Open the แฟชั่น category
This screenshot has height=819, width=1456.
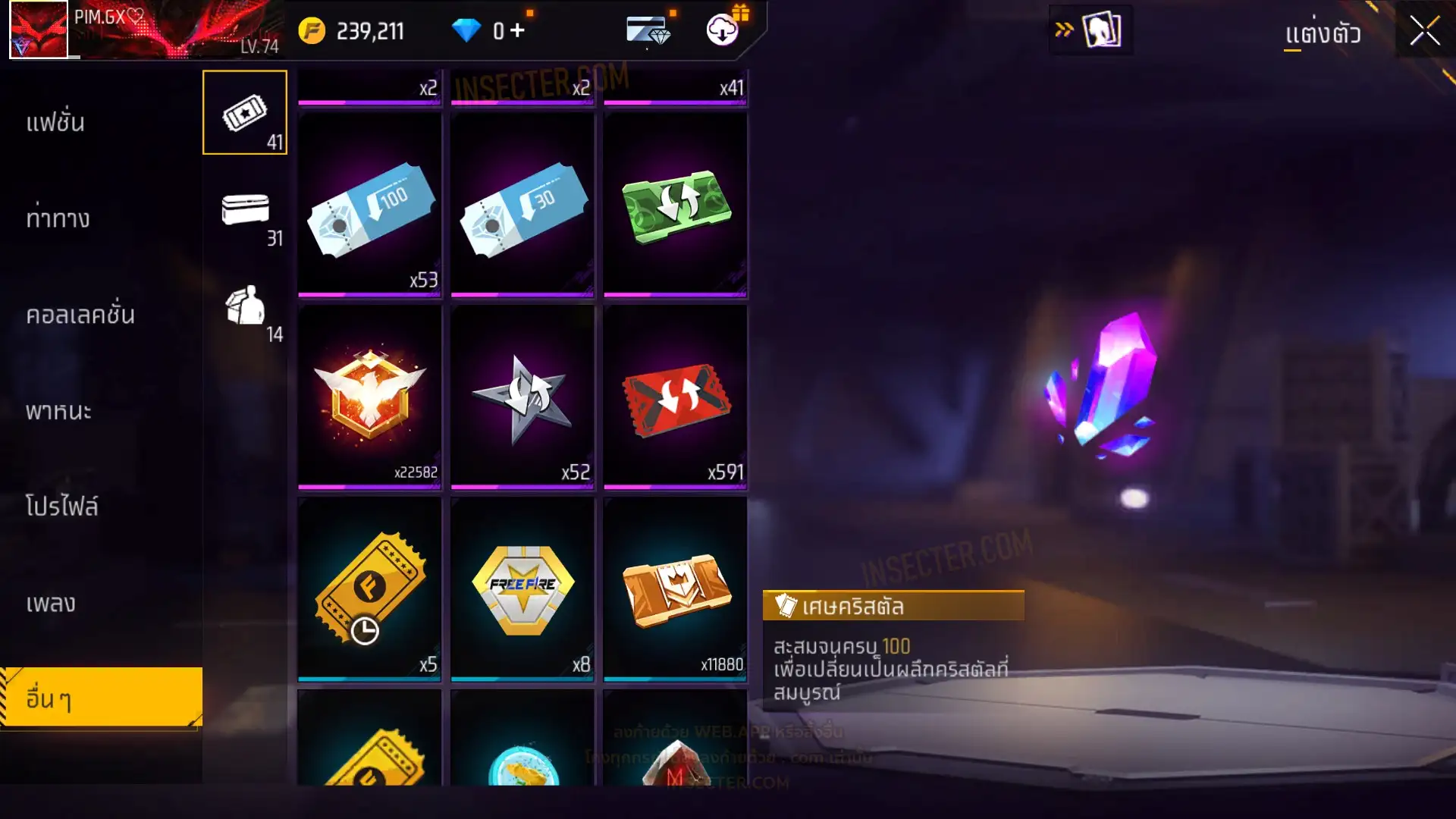[x=55, y=123]
